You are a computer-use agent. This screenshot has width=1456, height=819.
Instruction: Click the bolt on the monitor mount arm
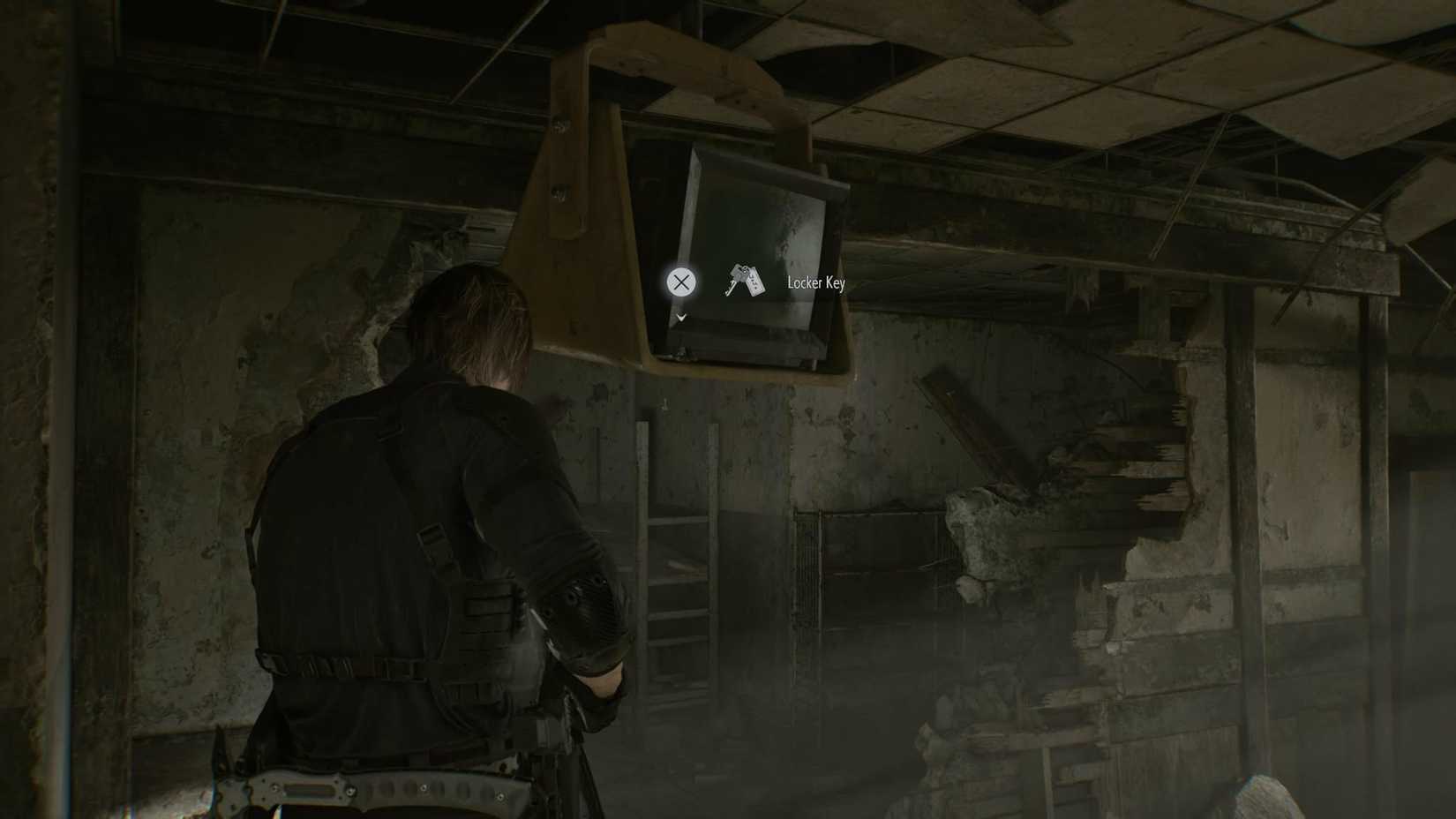tap(559, 124)
